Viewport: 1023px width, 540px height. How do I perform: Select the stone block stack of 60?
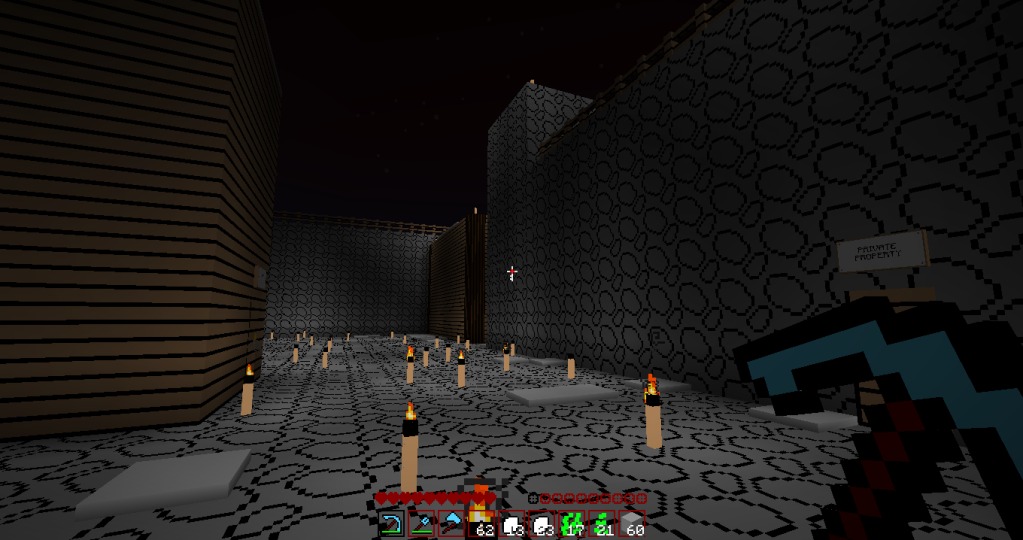pyautogui.click(x=632, y=523)
